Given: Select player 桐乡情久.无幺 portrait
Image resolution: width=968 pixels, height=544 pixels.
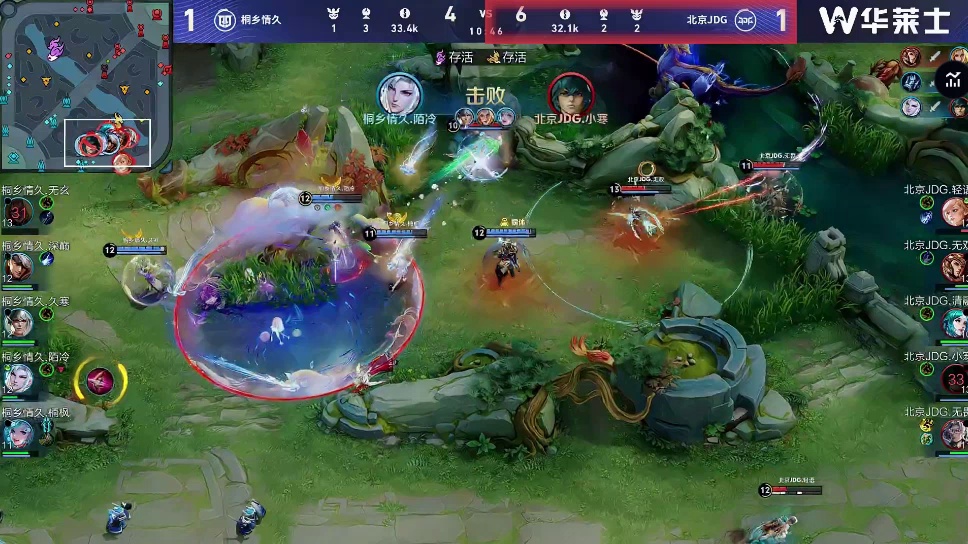Looking at the screenshot, I should point(19,211).
